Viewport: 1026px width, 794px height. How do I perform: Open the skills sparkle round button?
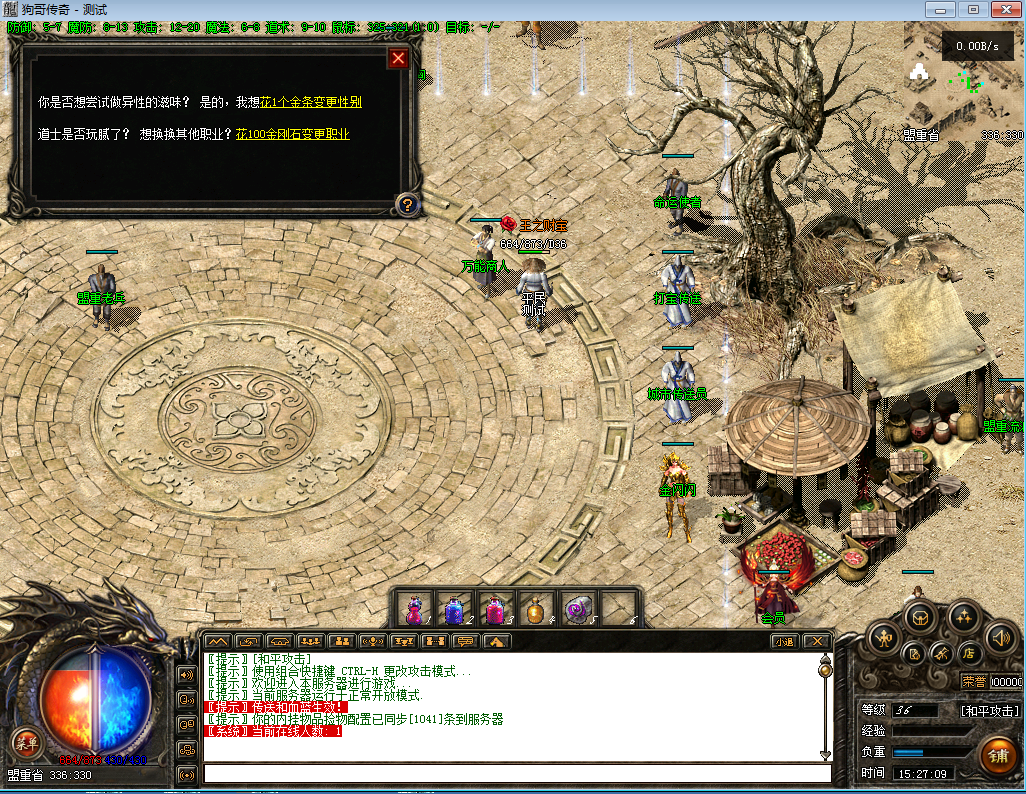(963, 617)
